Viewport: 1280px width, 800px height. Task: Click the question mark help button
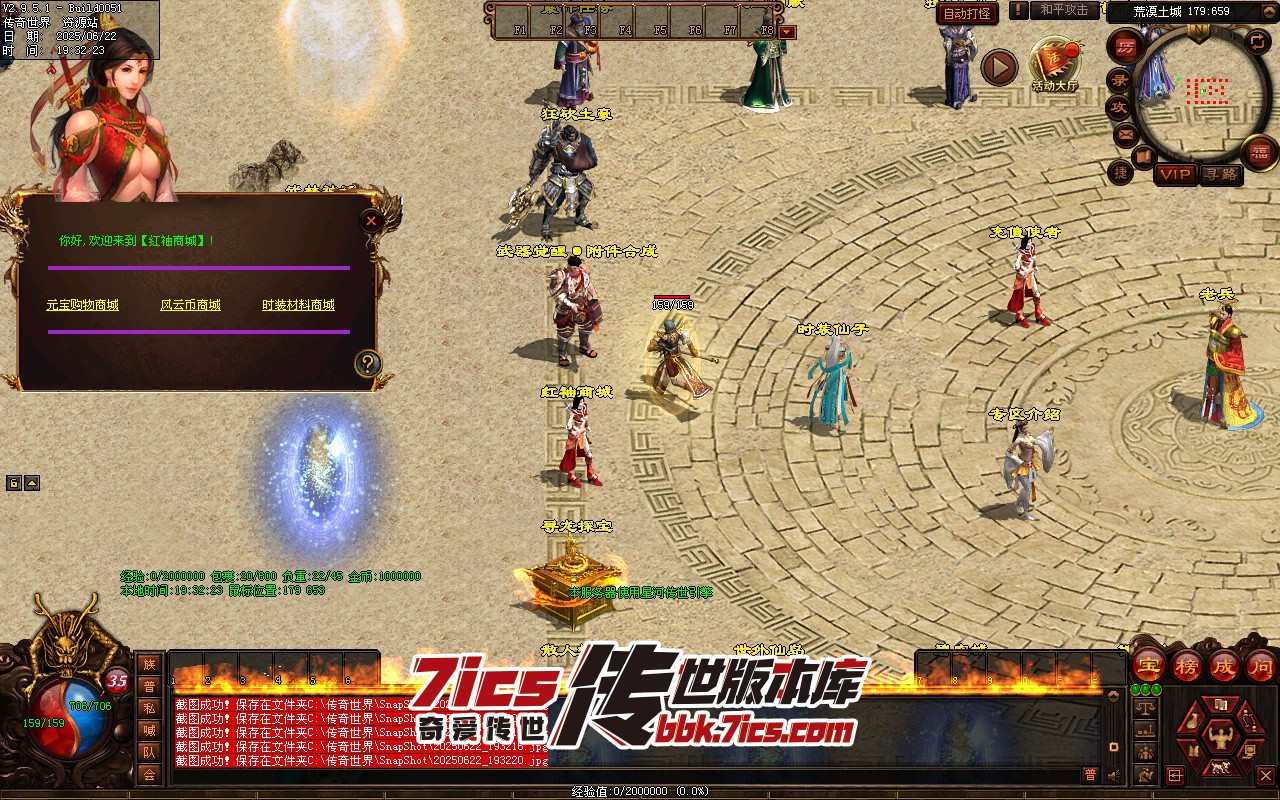tap(368, 363)
